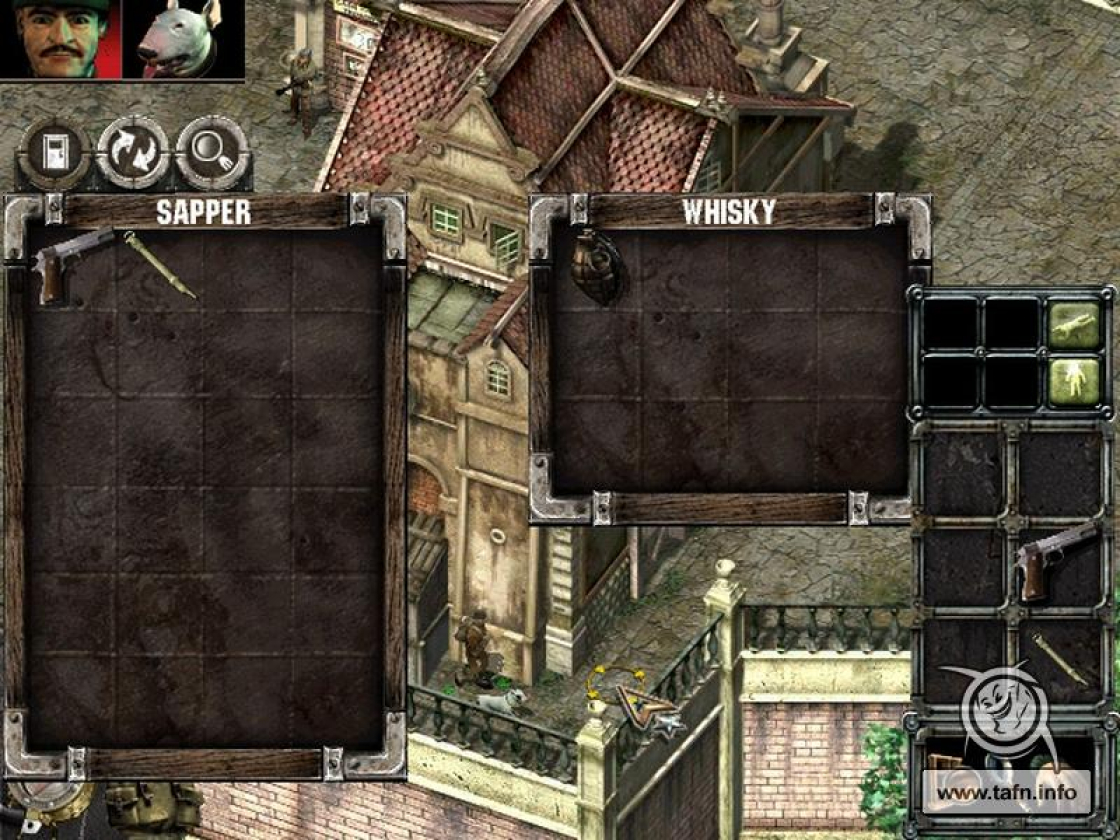Pick the knife in Sapper's inventory
Viewport: 1120px width, 840px height.
(160, 265)
